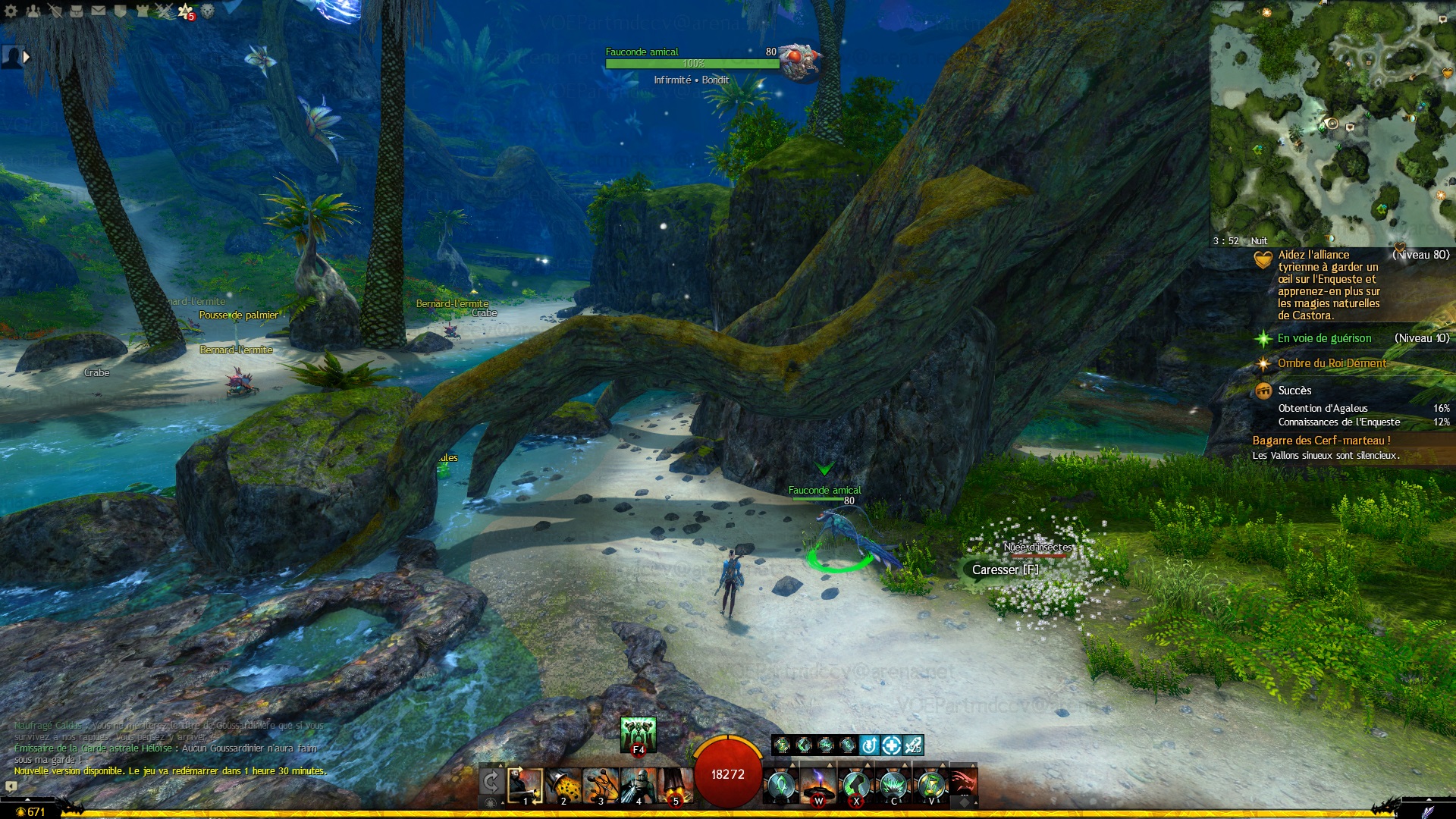The height and width of the screenshot is (819, 1456).
Task: Open the hero panel sword-and-shield icon
Action: point(55,11)
